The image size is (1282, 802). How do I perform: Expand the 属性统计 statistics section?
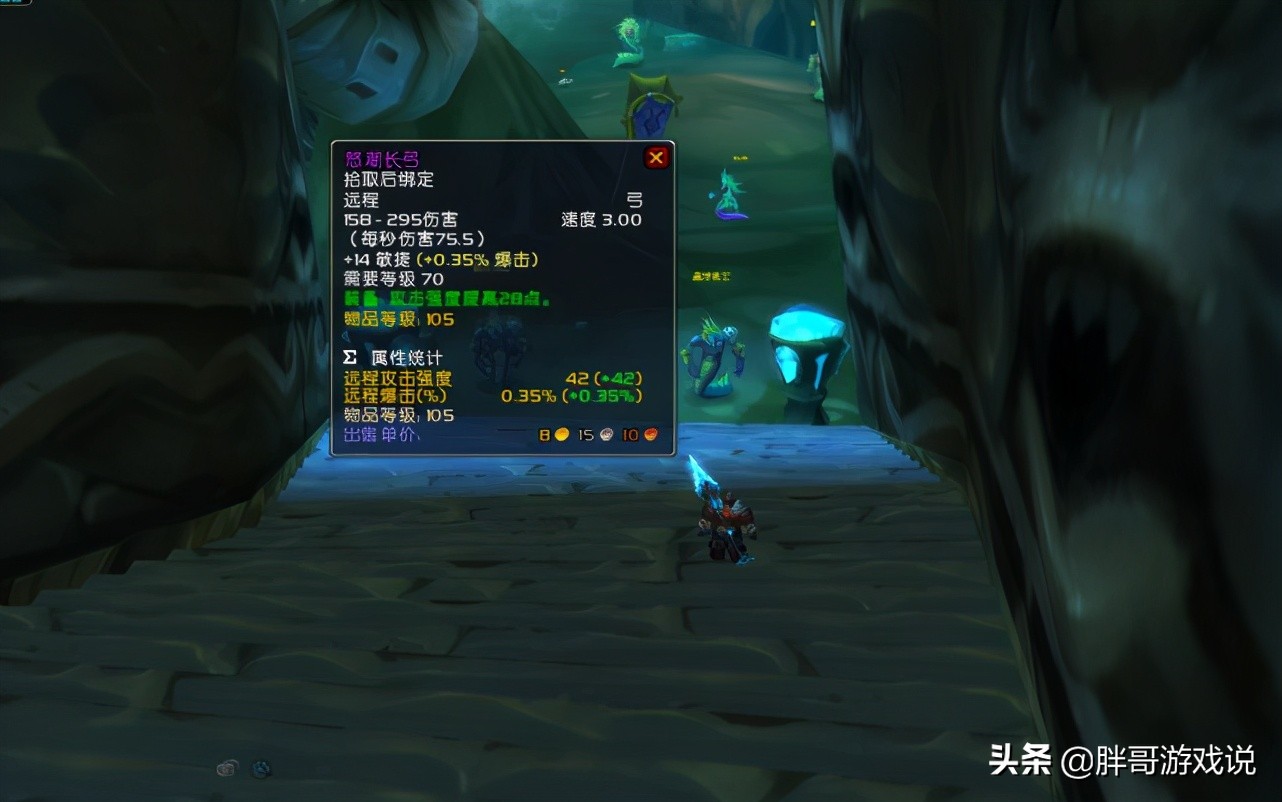click(406, 356)
